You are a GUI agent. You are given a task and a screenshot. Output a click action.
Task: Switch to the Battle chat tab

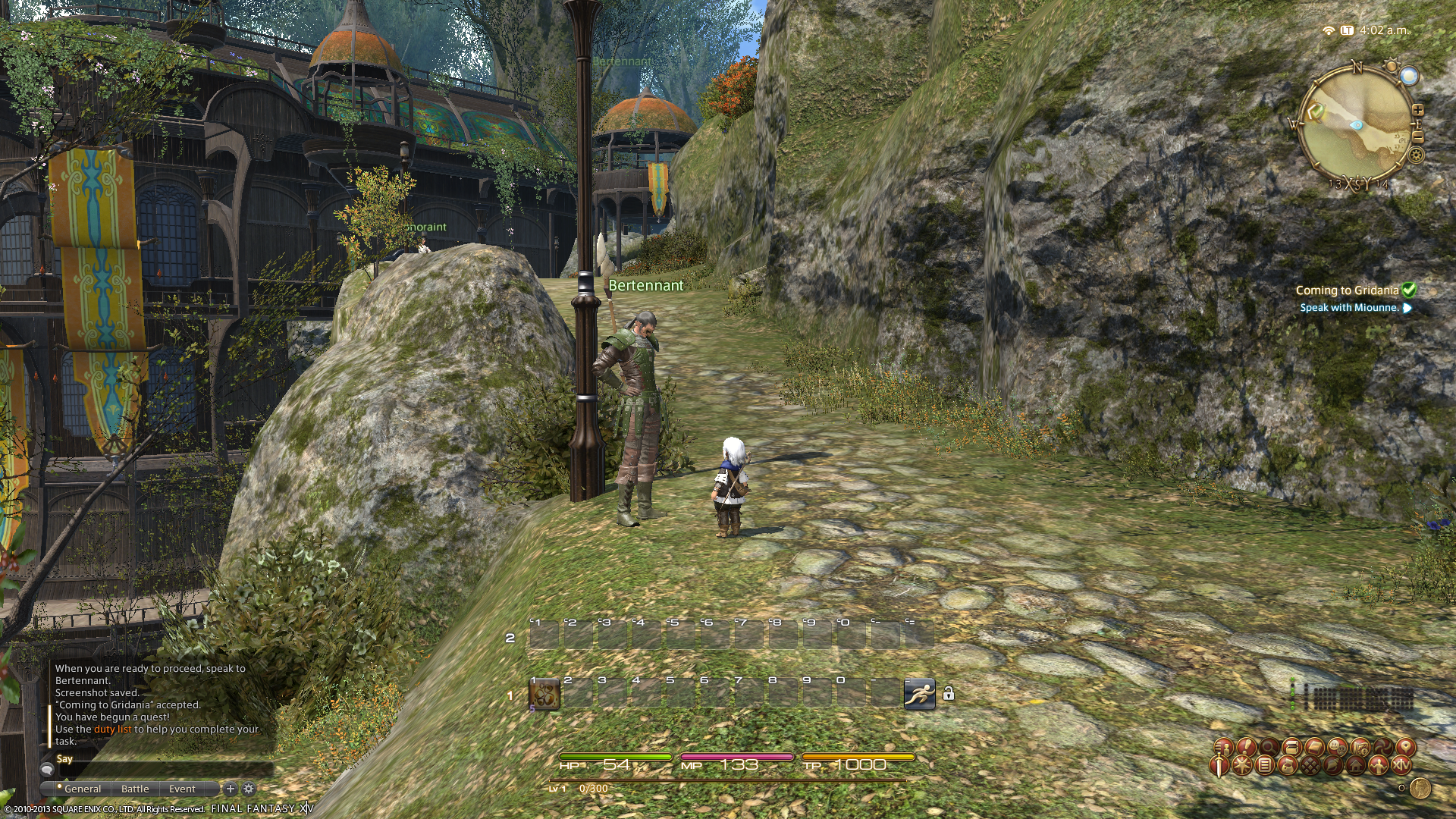(x=135, y=789)
